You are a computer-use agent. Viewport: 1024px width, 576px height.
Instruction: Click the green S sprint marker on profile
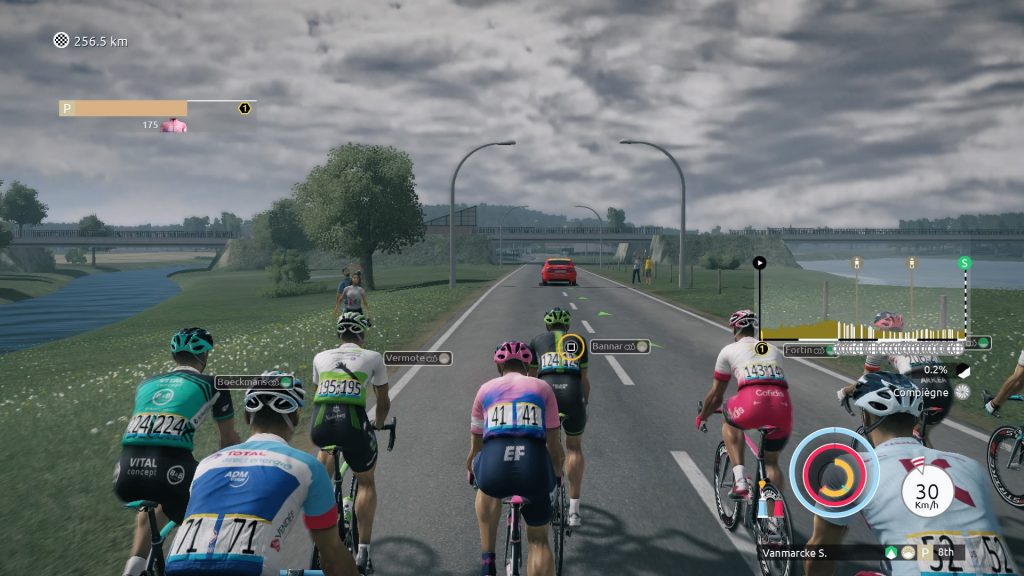(x=965, y=263)
